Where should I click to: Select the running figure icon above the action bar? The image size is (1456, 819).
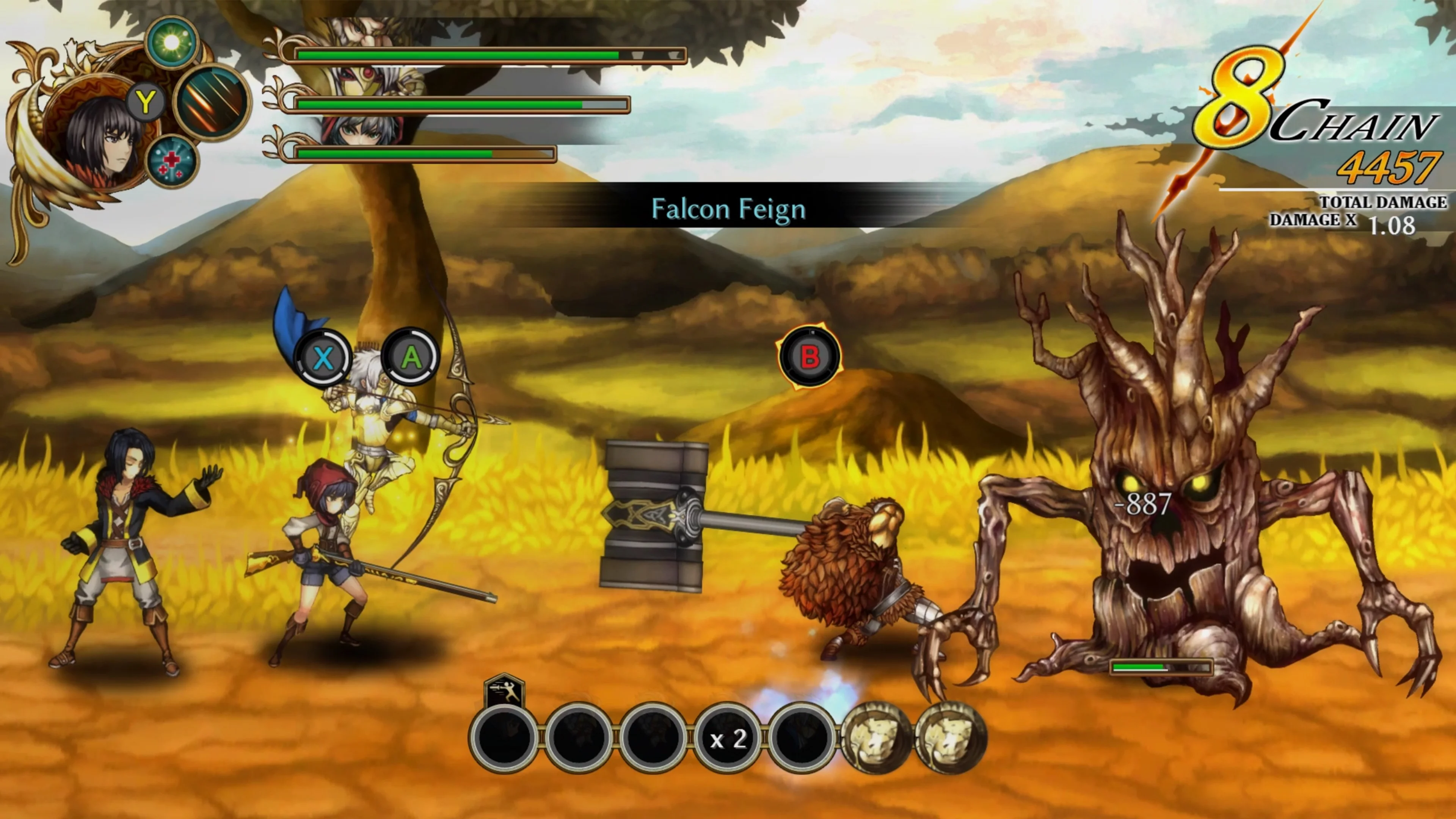tap(505, 692)
